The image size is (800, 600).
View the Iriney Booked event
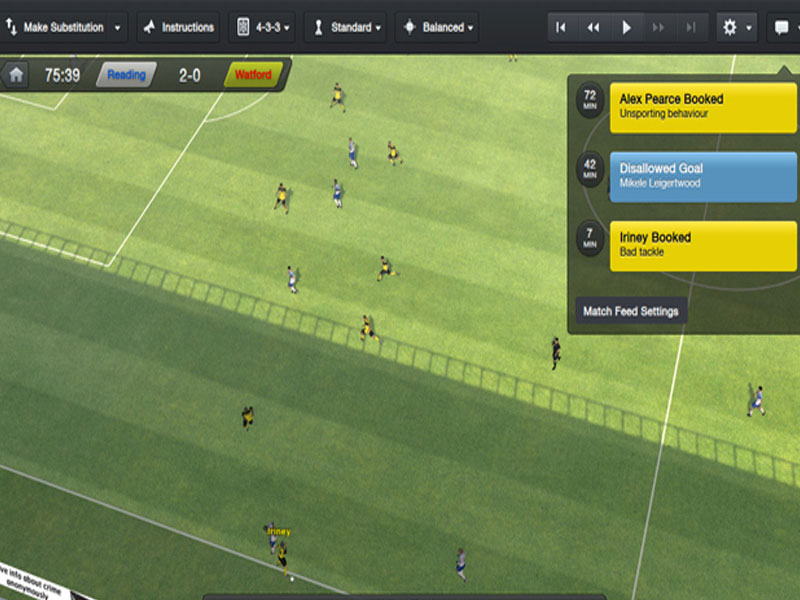705,245
